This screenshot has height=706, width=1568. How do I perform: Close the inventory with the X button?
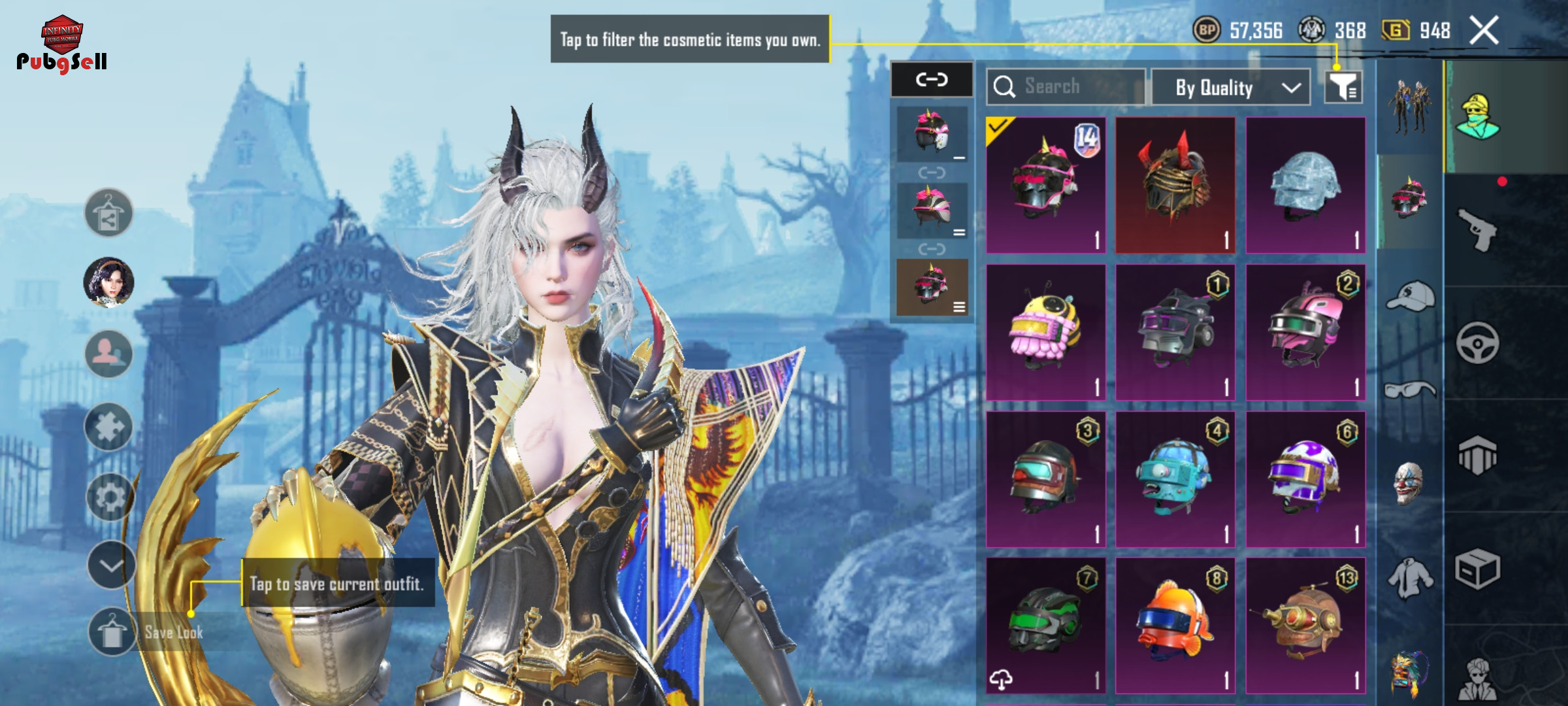[1484, 31]
